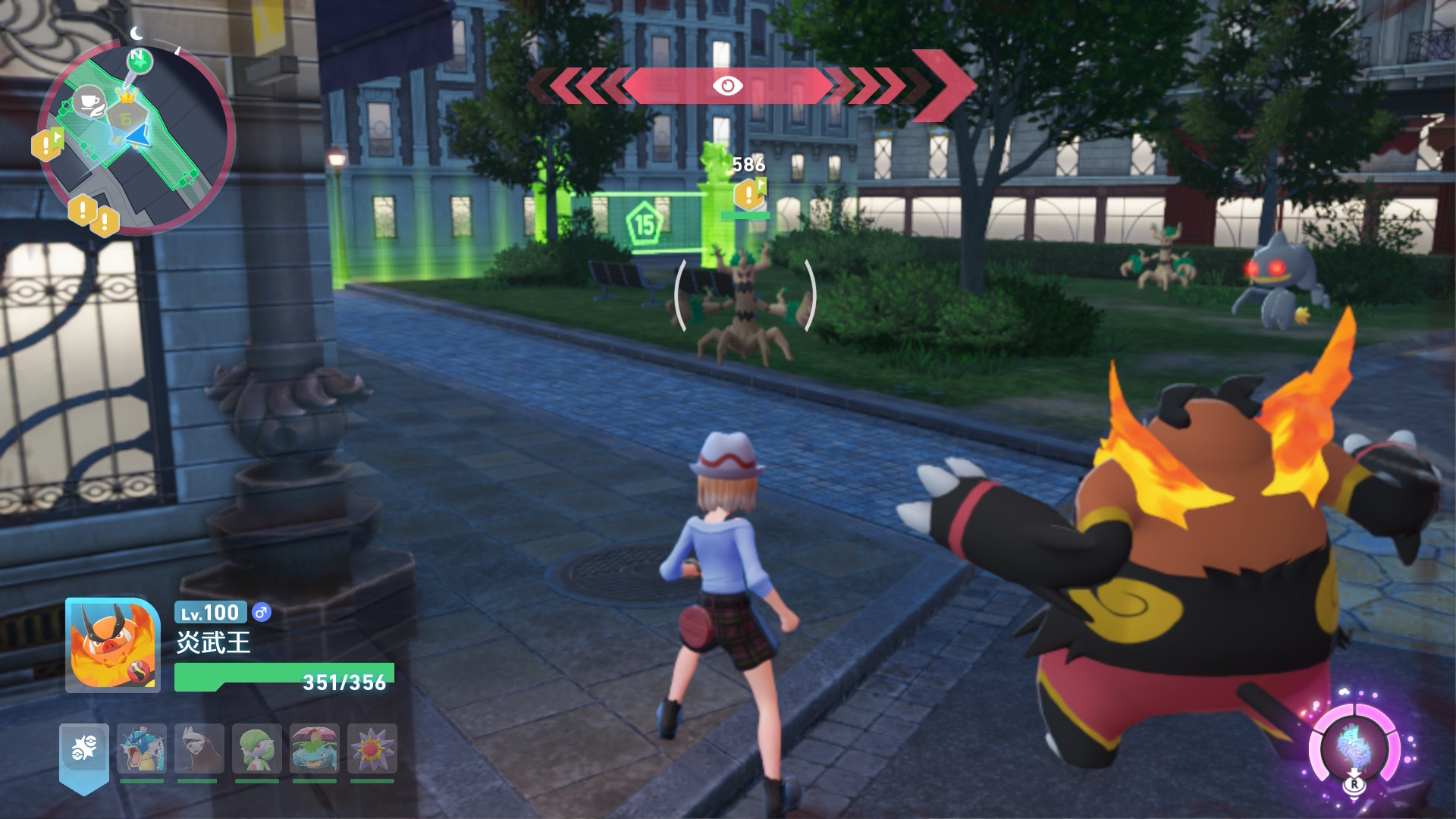The image size is (1456, 819).
Task: Select Gyarados in the party bar
Action: [142, 749]
